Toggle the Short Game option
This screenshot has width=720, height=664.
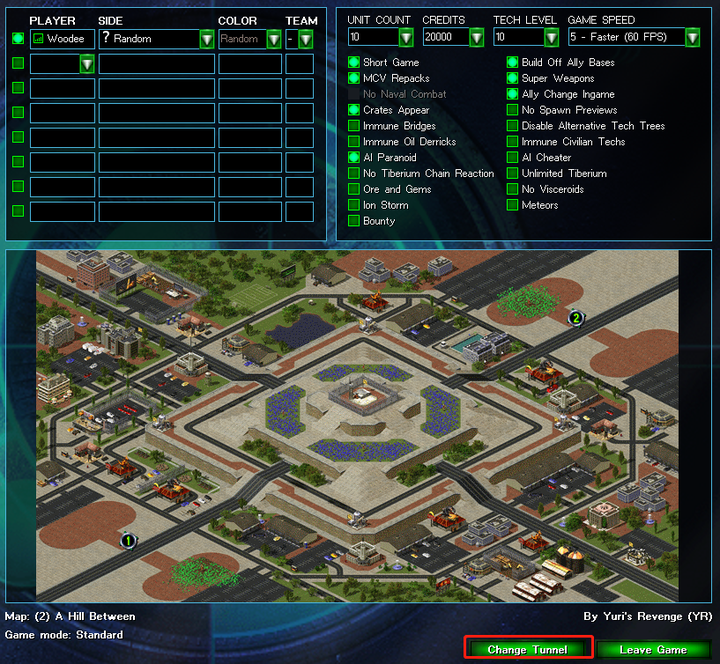tap(354, 62)
